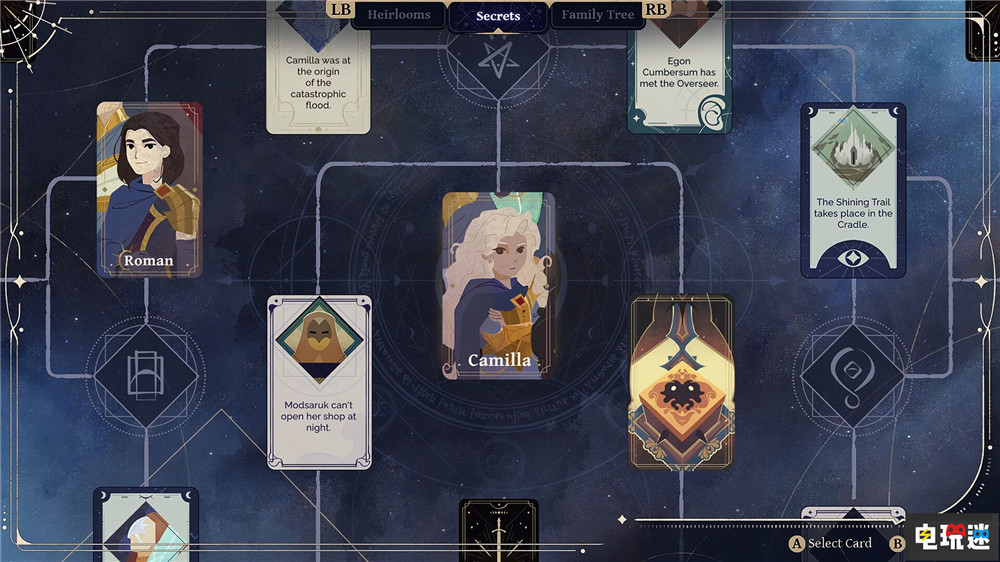Switch to the Heirlooms tab
The height and width of the screenshot is (562, 1000).
398,15
